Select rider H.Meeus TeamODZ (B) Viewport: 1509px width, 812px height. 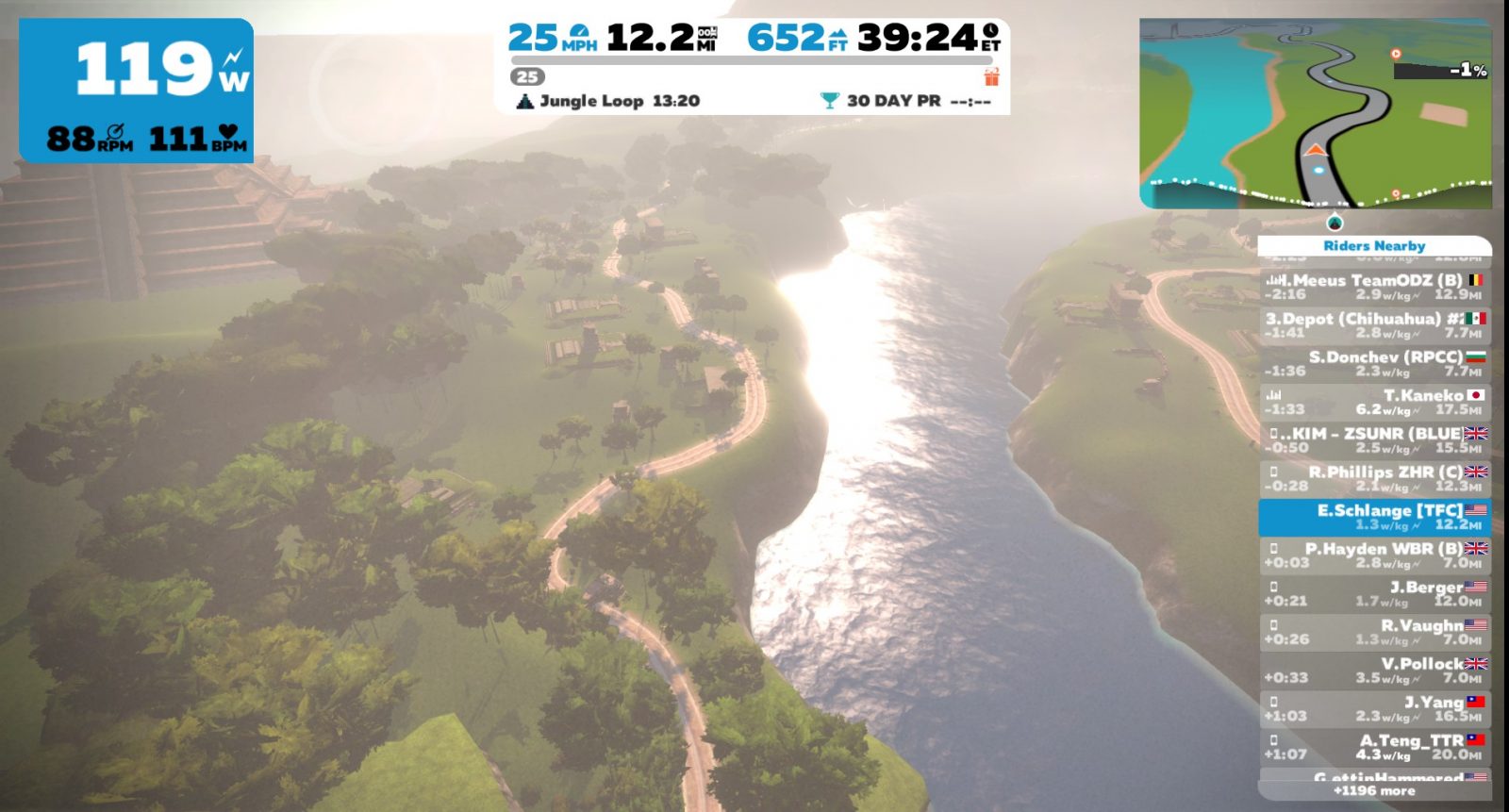coord(1374,287)
